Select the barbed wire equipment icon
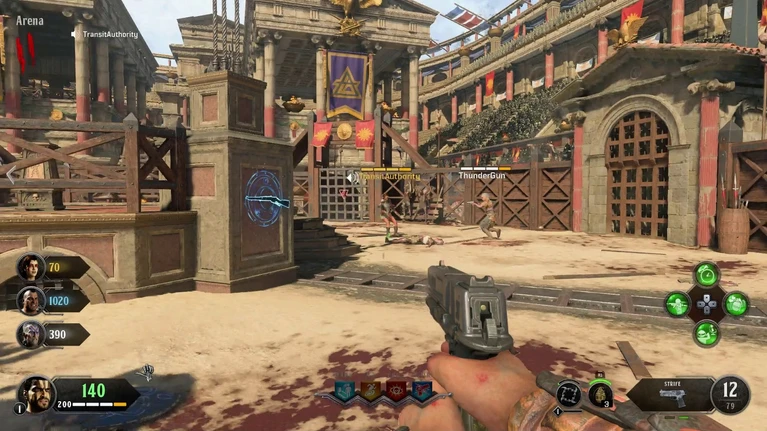This screenshot has width=767, height=431. (x=568, y=394)
